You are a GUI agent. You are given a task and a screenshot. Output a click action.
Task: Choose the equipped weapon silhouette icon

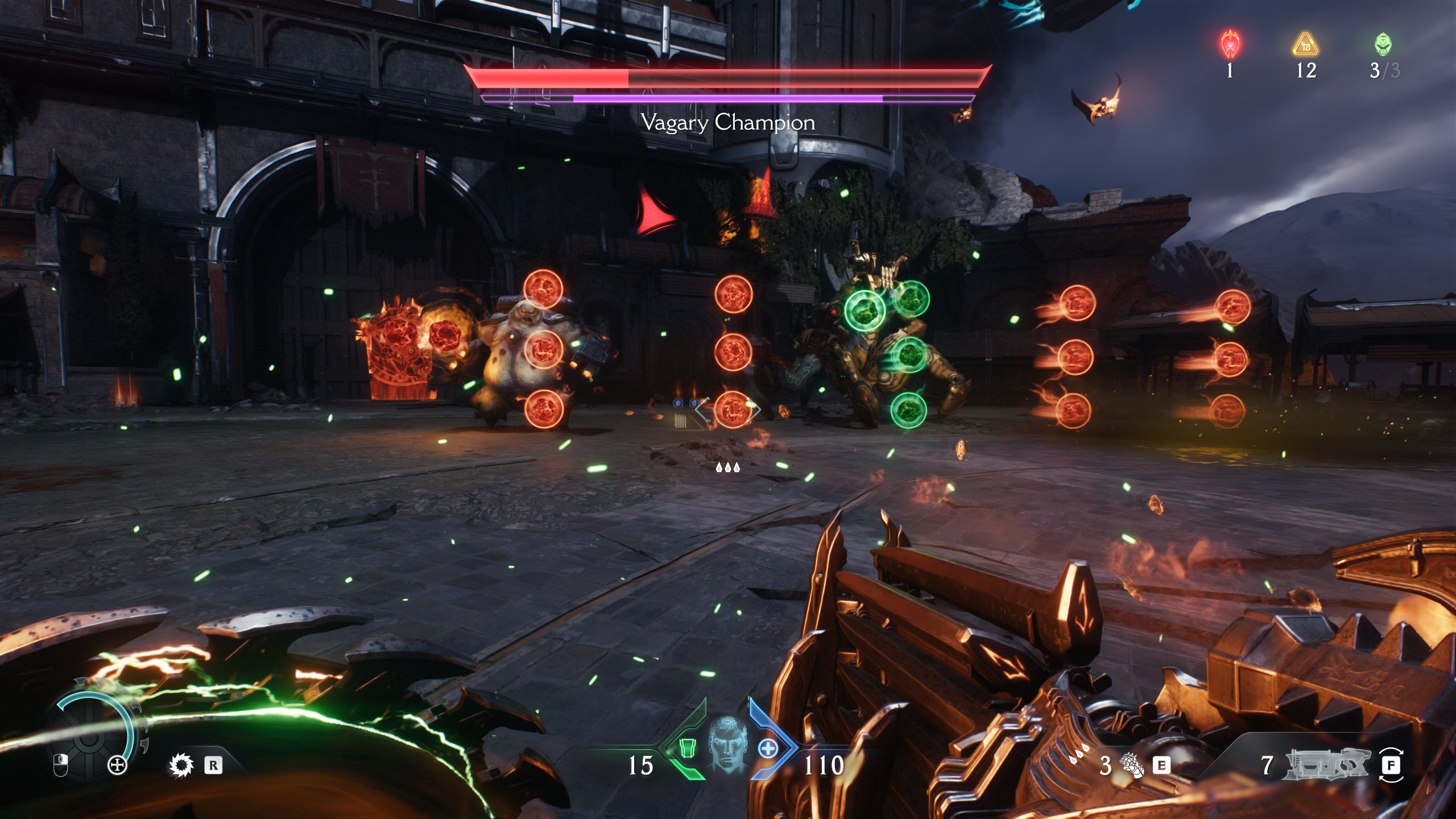[x=1328, y=764]
